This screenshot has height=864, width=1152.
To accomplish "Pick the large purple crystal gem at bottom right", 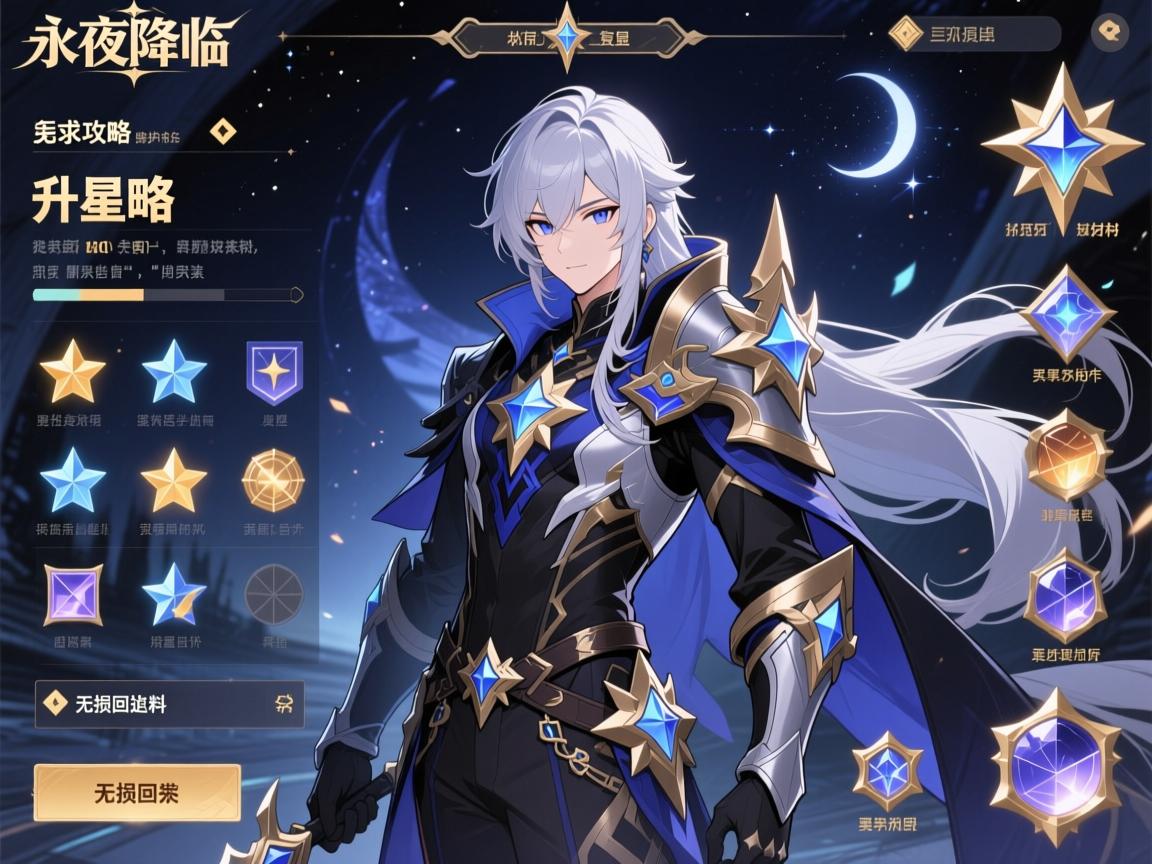I will click(1055, 766).
